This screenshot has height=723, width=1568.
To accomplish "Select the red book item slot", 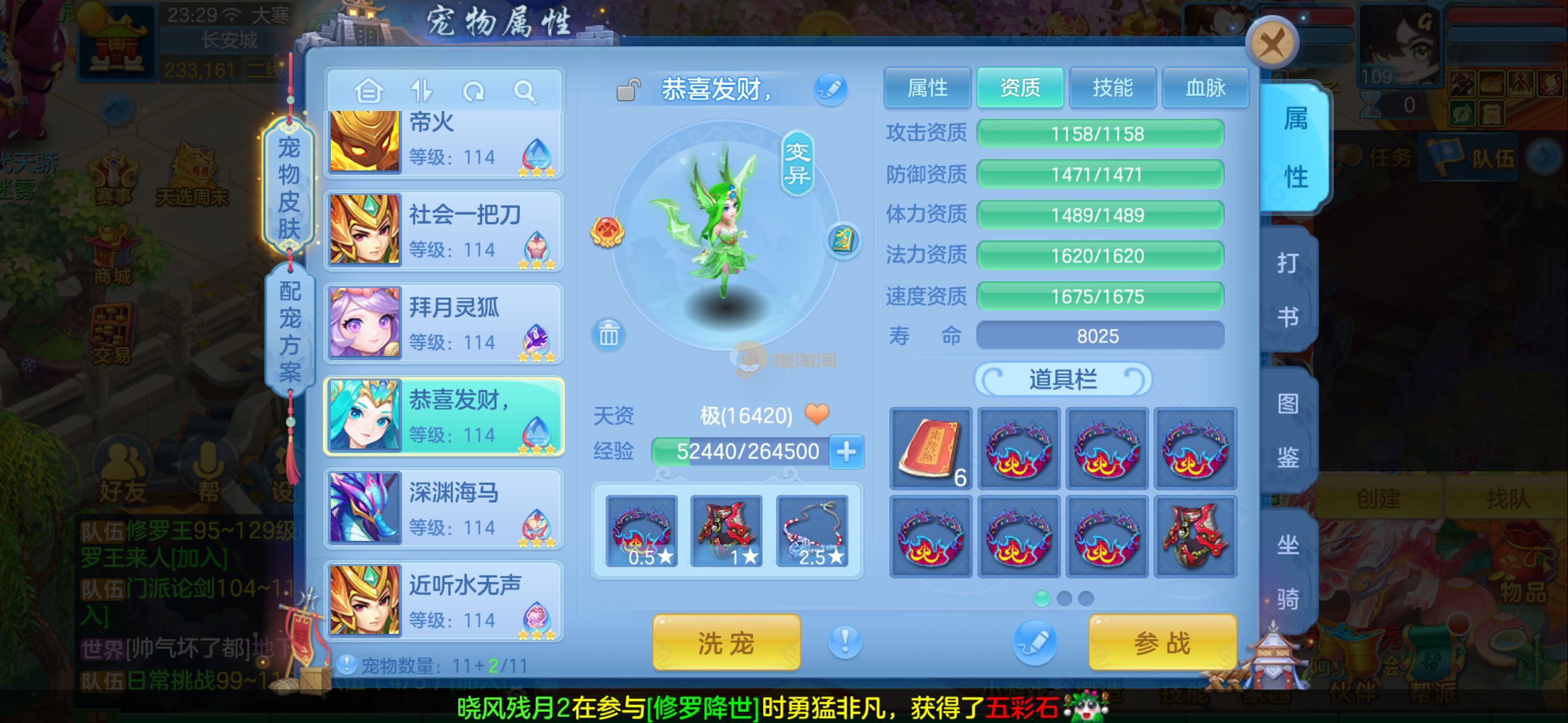I will 930,448.
